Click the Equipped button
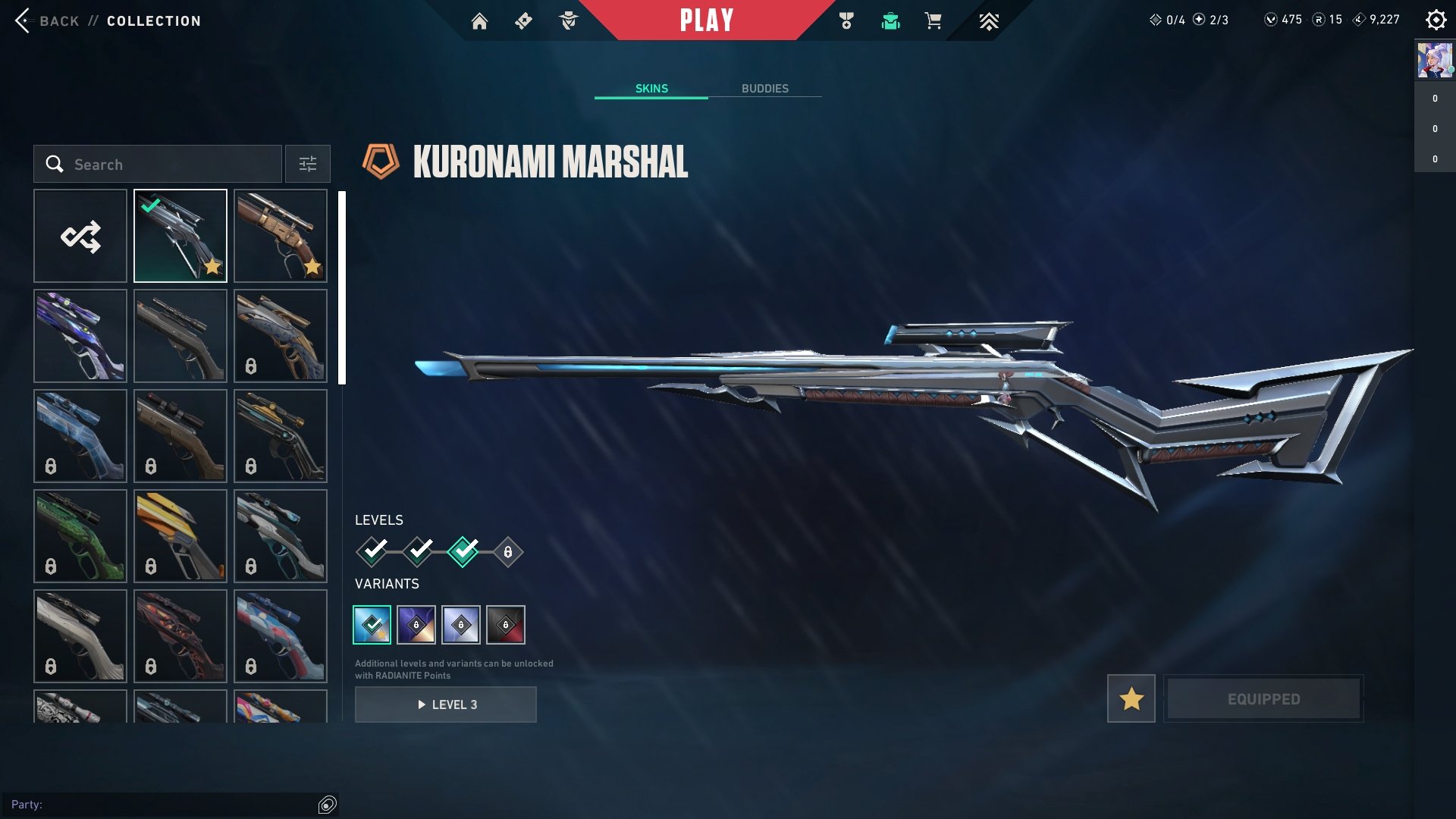This screenshot has width=1456, height=819. click(x=1263, y=698)
